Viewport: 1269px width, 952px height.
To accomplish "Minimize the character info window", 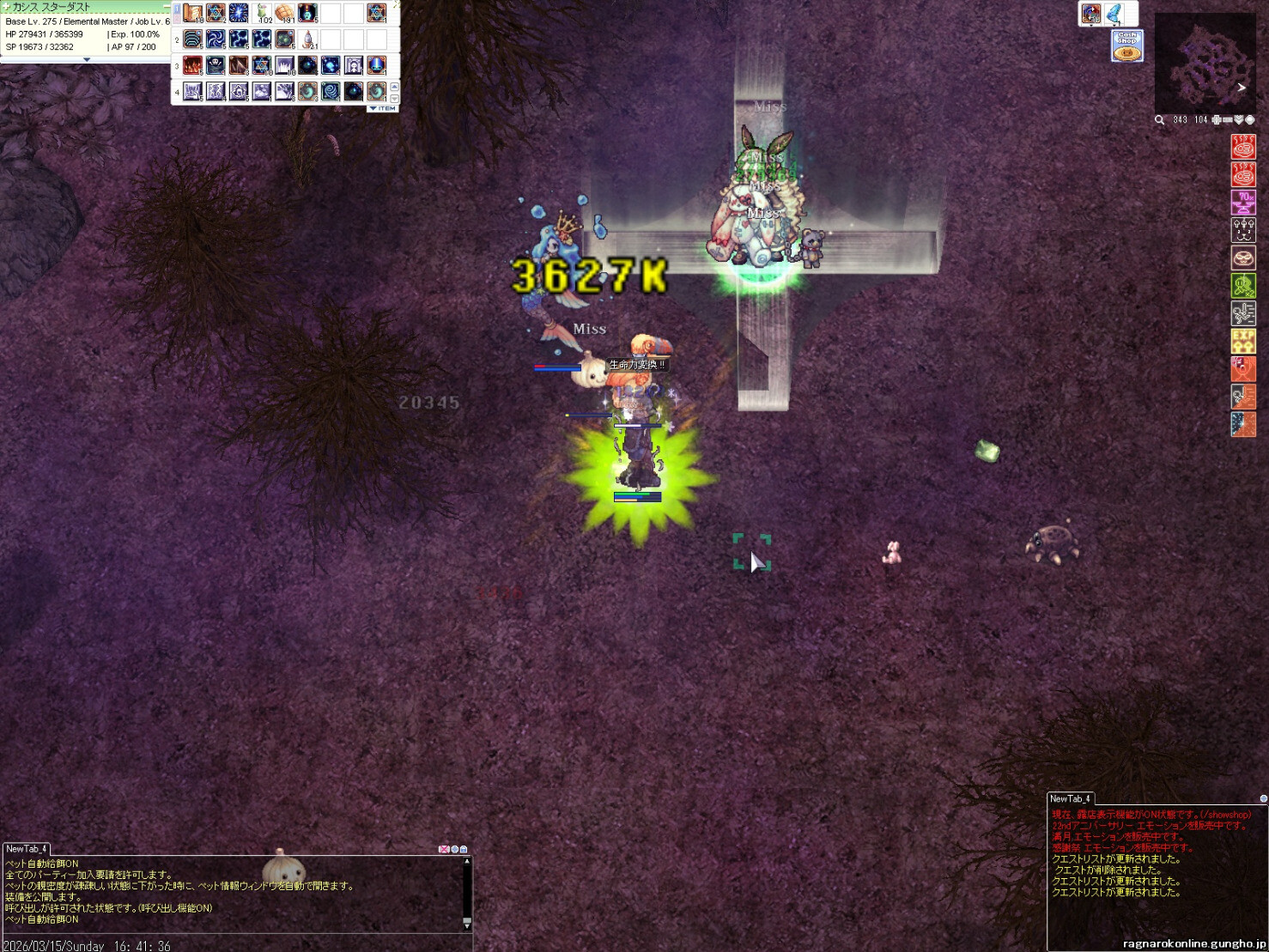I will [167, 7].
